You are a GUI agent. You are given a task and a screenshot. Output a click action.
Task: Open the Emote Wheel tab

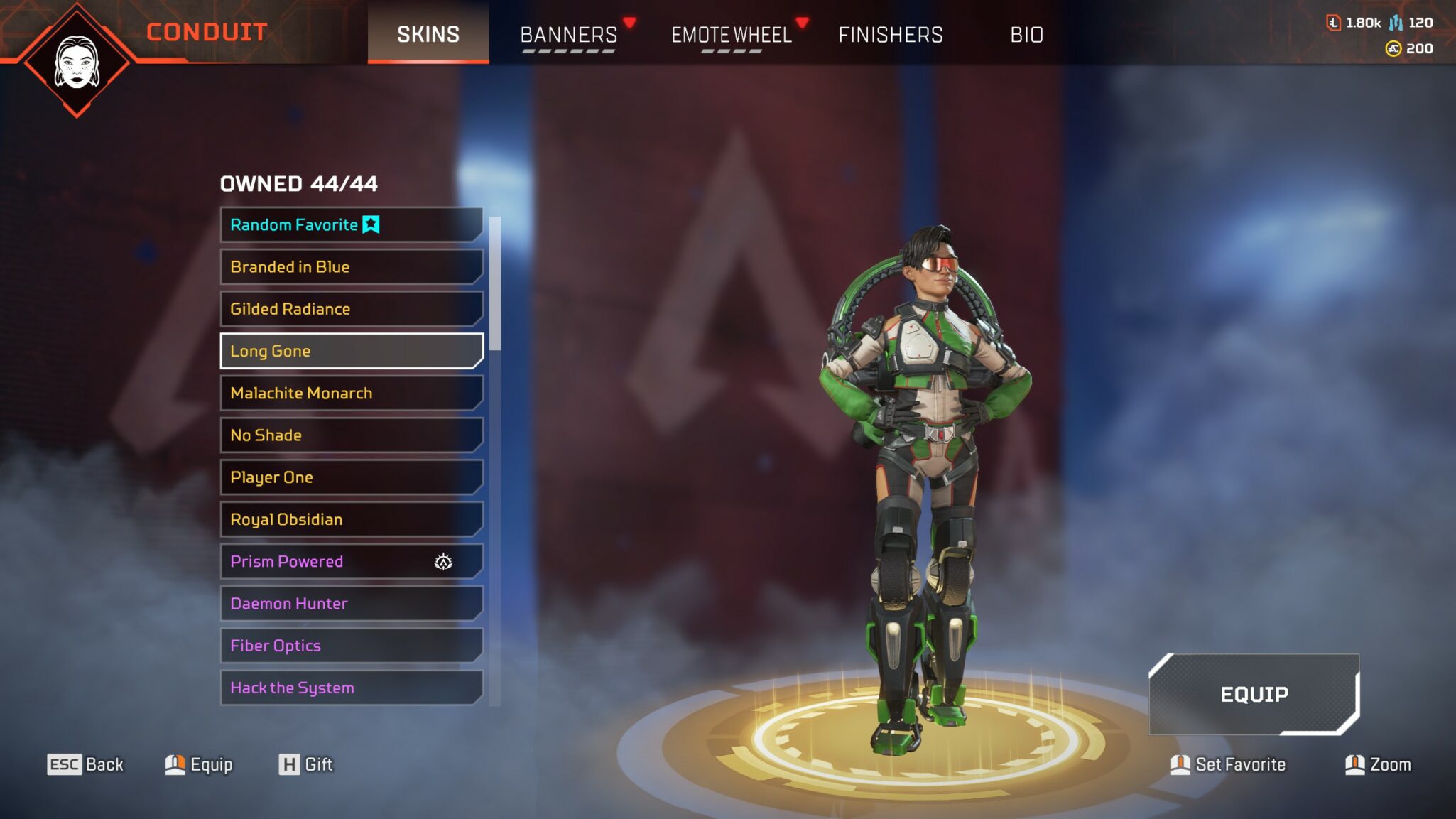(x=731, y=34)
